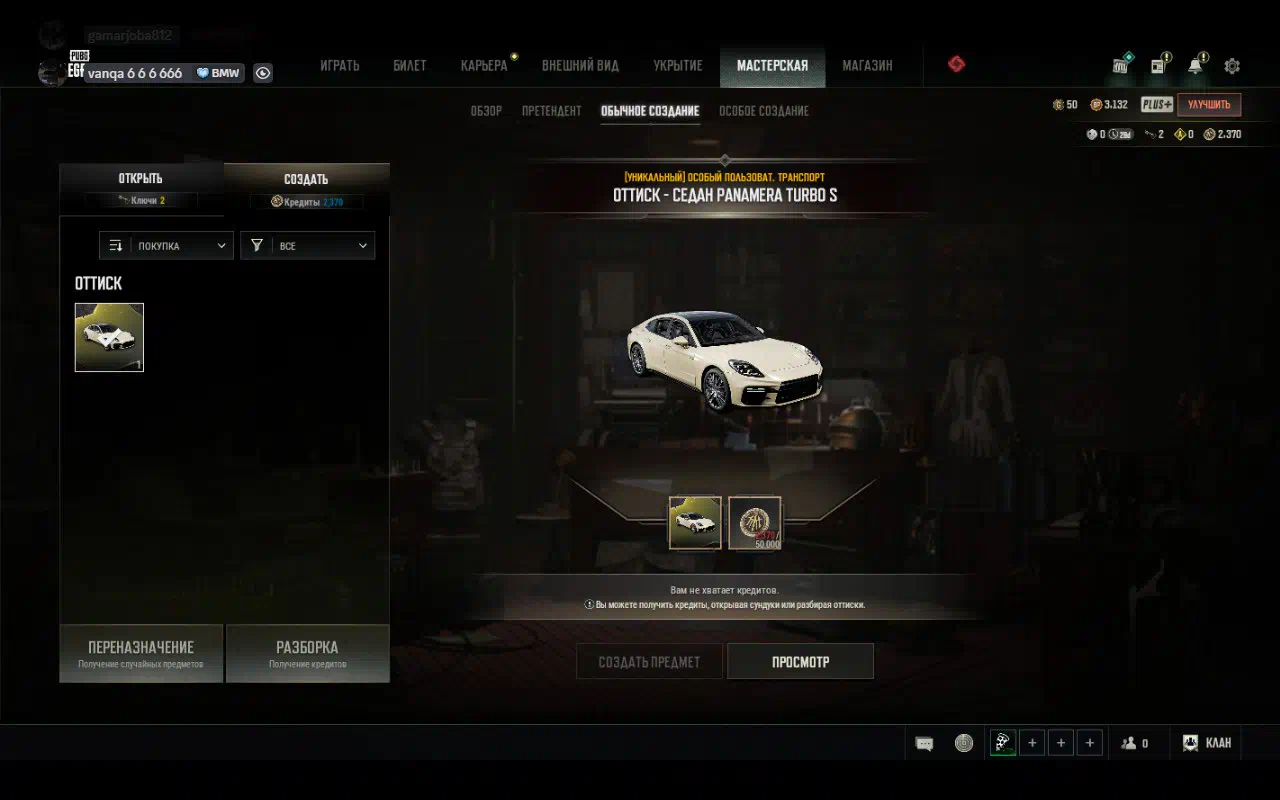This screenshot has width=1280, height=800.
Task: Open the ОСОБОЕ СОЗДАНИЕ sub-tab
Action: click(764, 111)
